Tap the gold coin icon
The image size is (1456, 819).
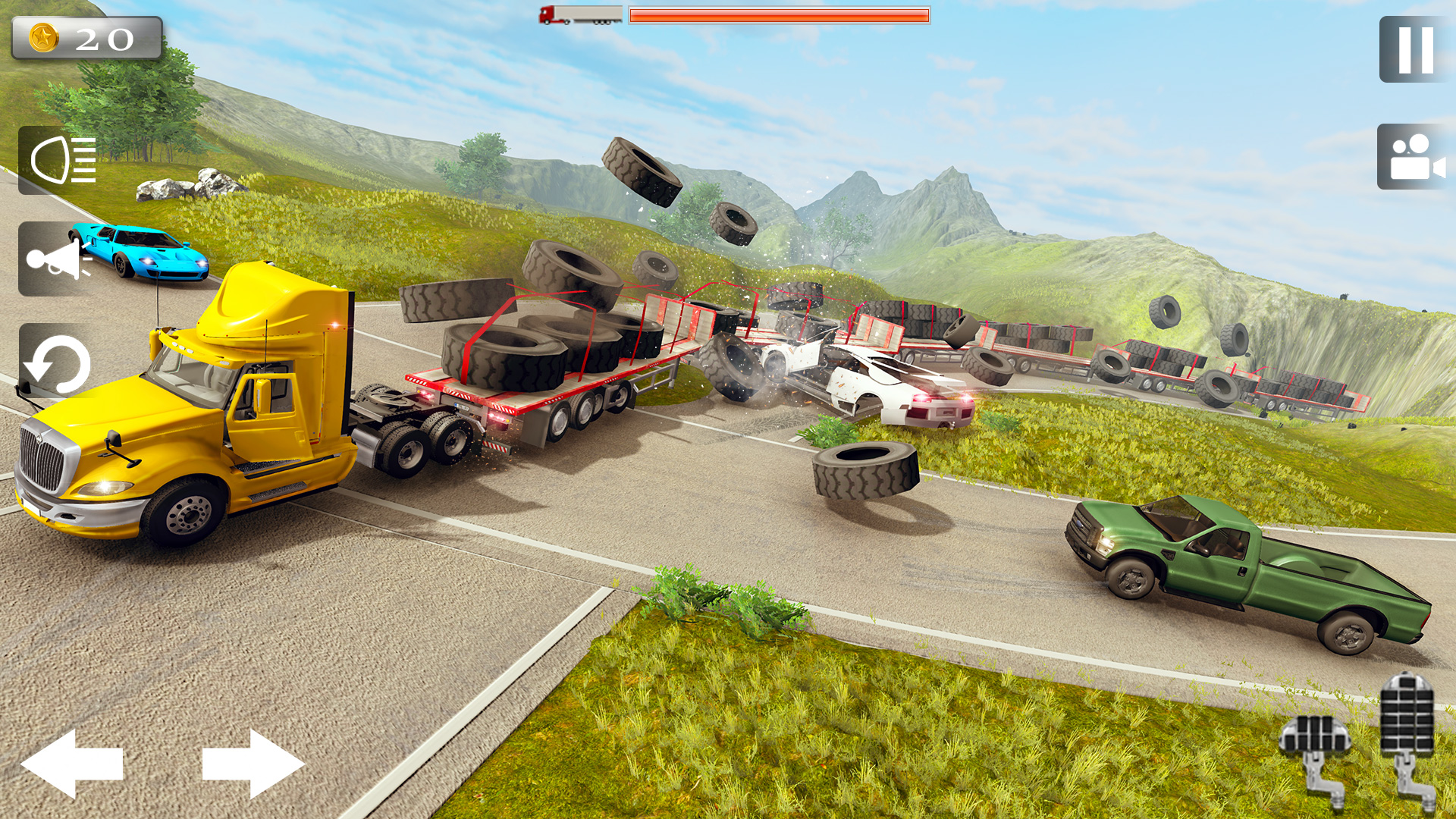(43, 36)
